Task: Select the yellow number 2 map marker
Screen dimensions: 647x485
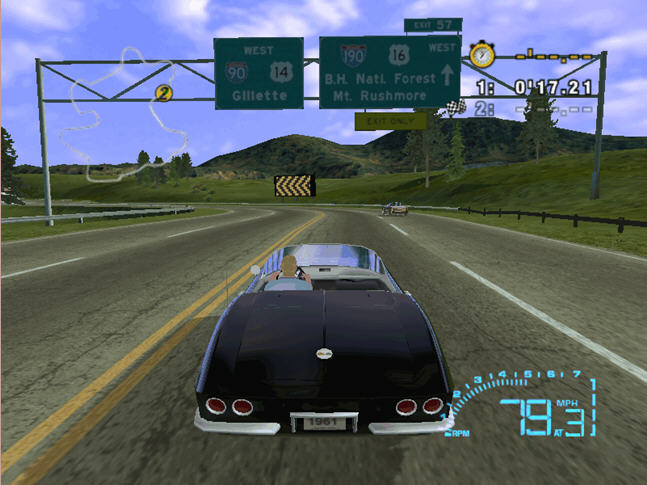Action: [x=163, y=94]
